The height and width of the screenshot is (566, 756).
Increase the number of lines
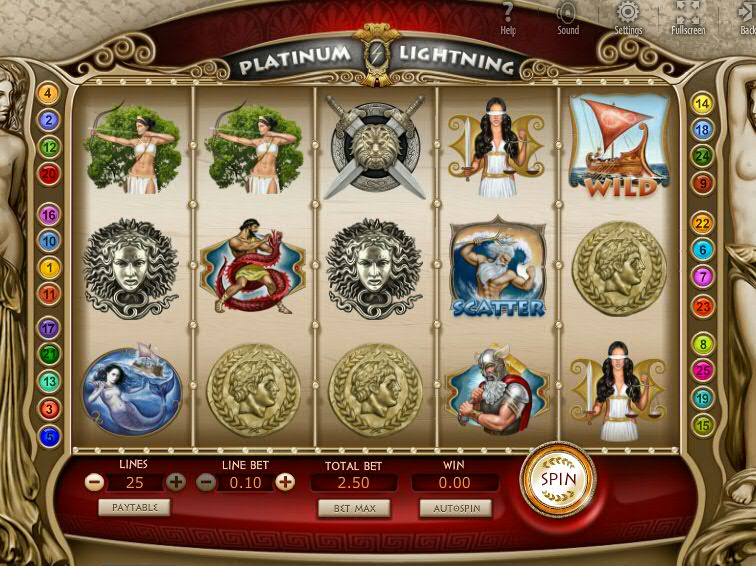(x=176, y=482)
